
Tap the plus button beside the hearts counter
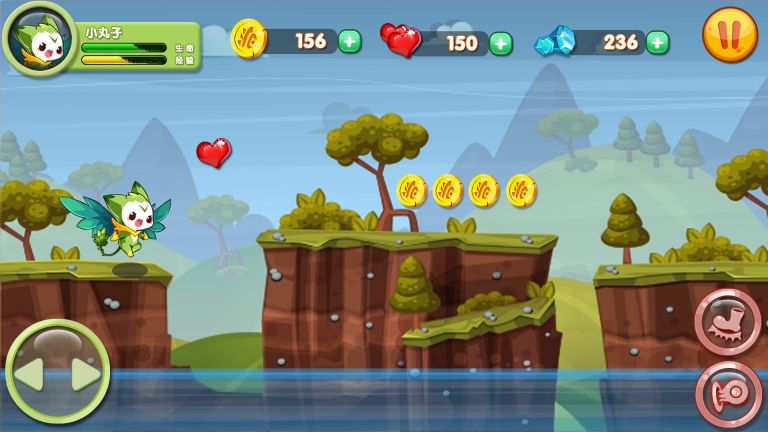(501, 43)
